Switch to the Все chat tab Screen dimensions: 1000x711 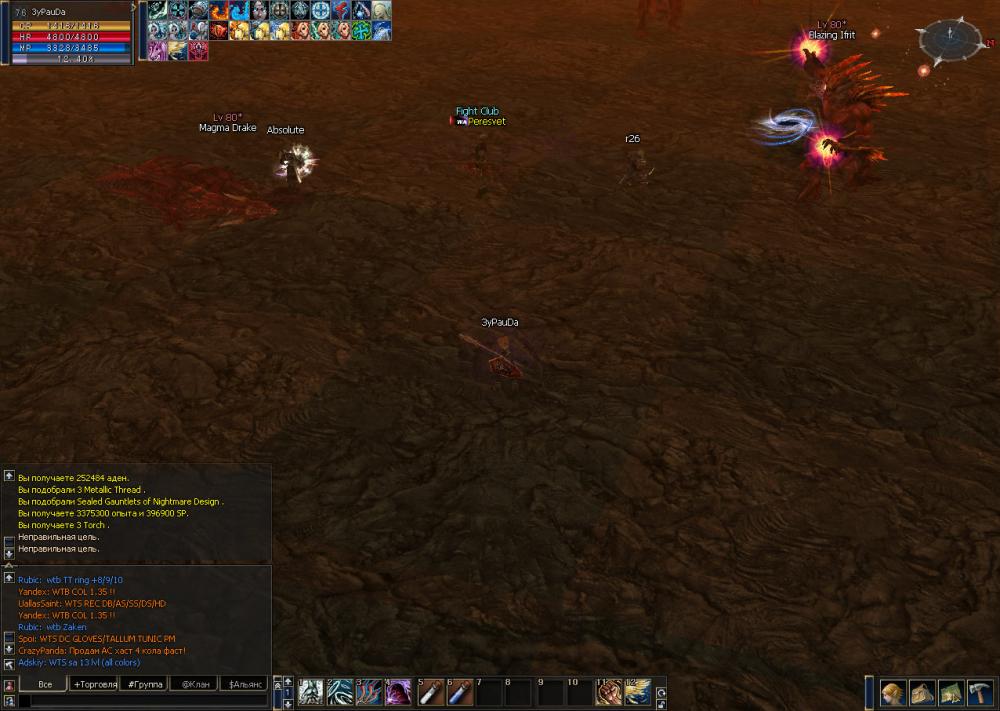[44, 684]
